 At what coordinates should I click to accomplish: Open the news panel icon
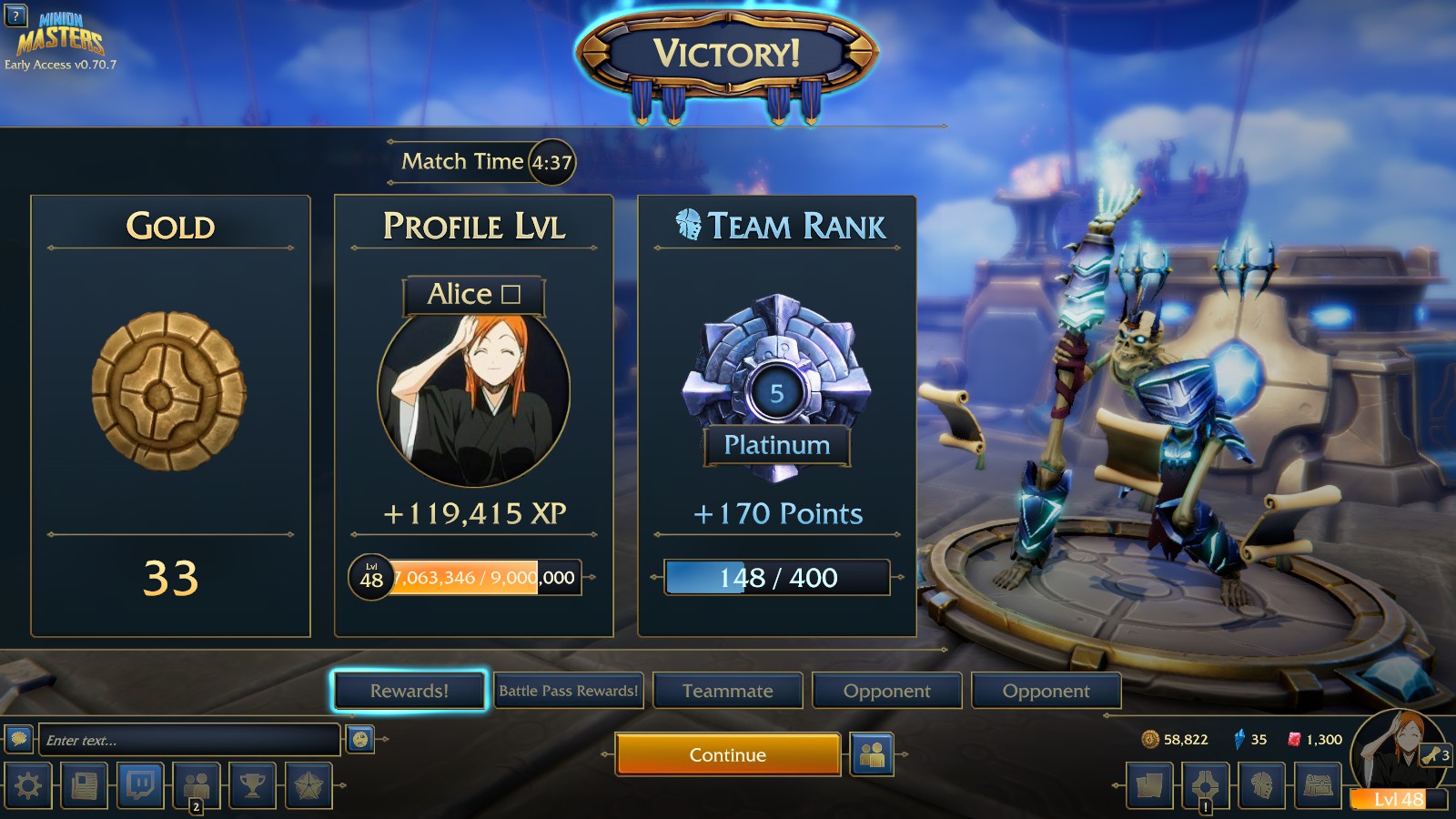coord(83,786)
